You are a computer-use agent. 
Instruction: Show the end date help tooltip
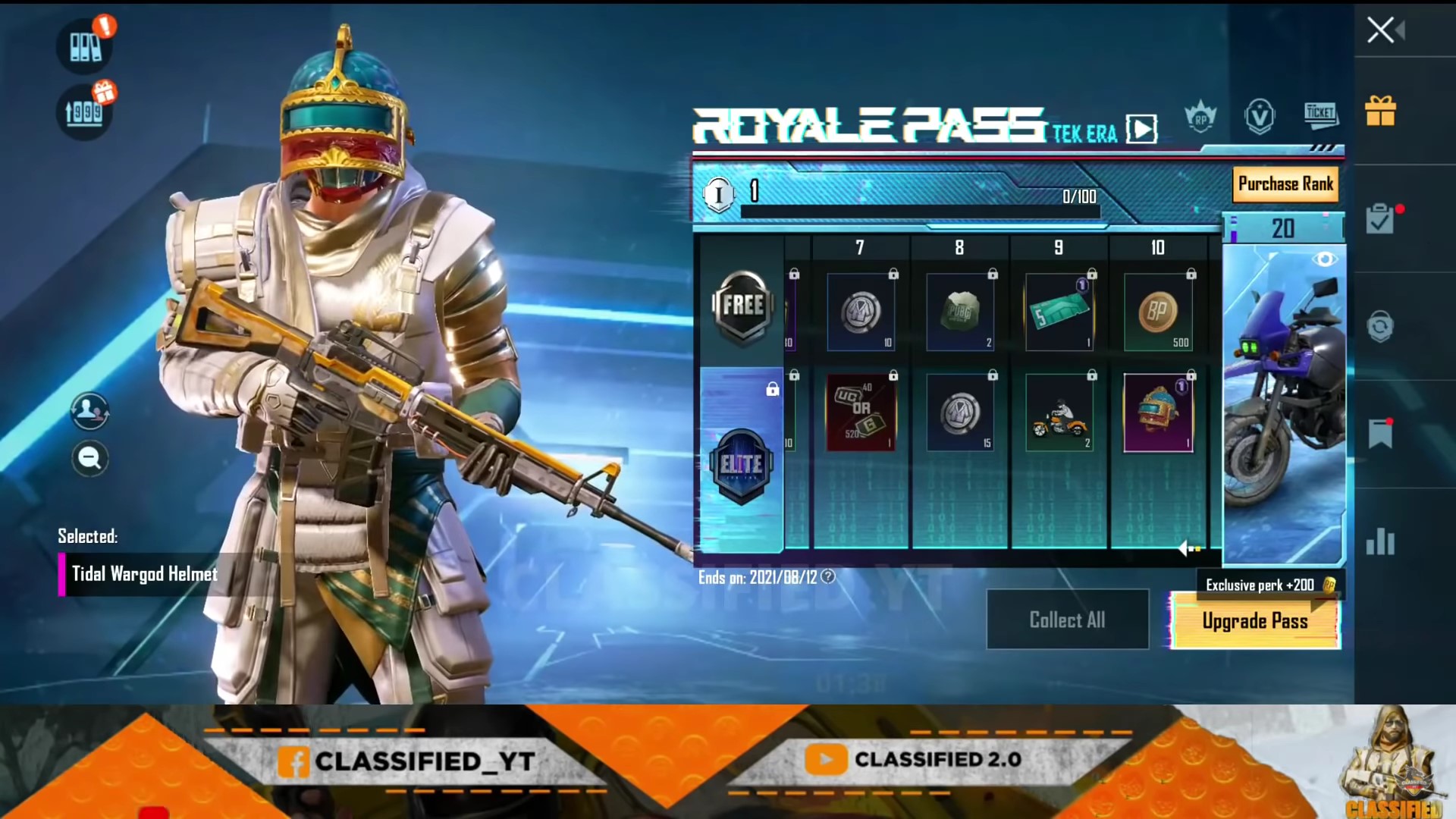pyautogui.click(x=828, y=577)
